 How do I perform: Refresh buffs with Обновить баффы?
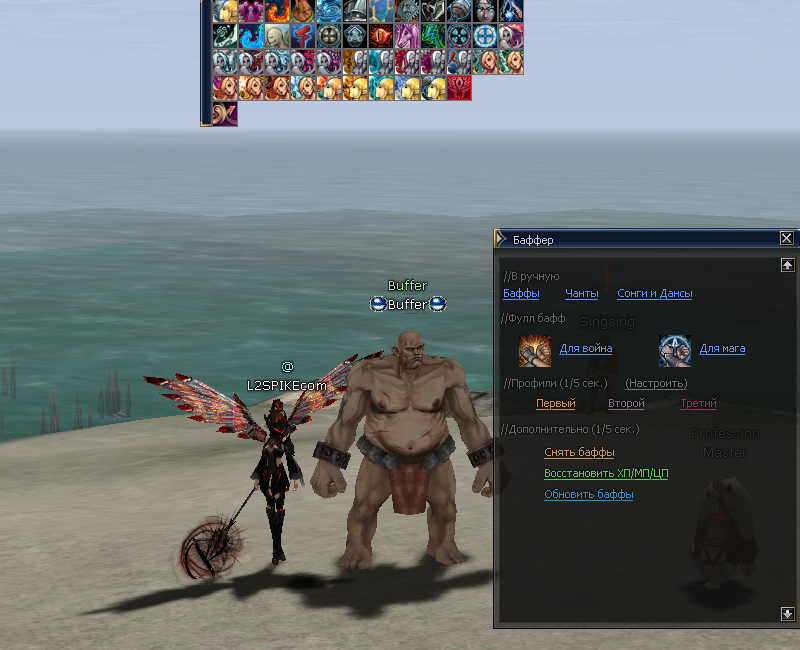pos(588,495)
